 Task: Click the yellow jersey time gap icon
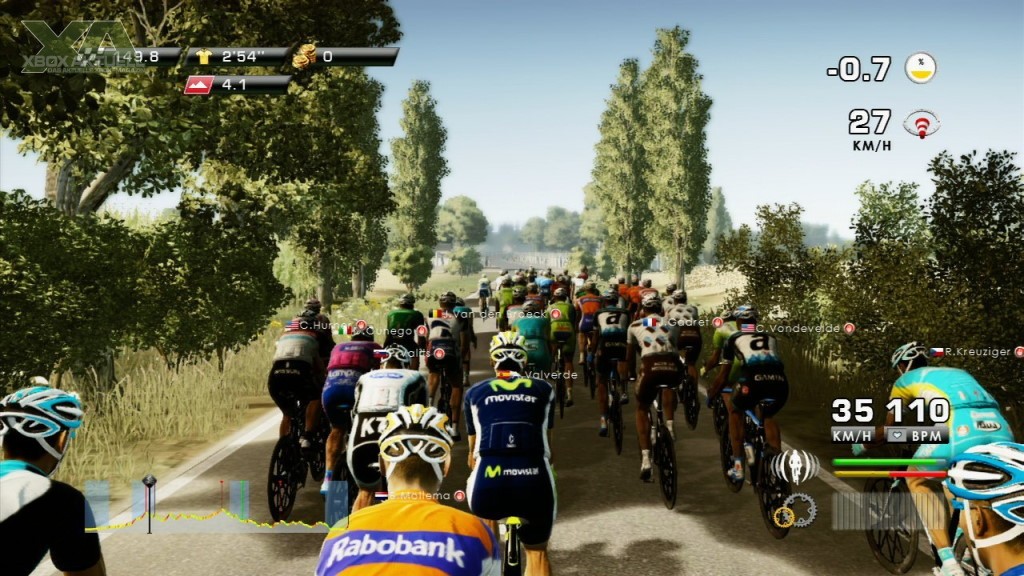coord(205,57)
